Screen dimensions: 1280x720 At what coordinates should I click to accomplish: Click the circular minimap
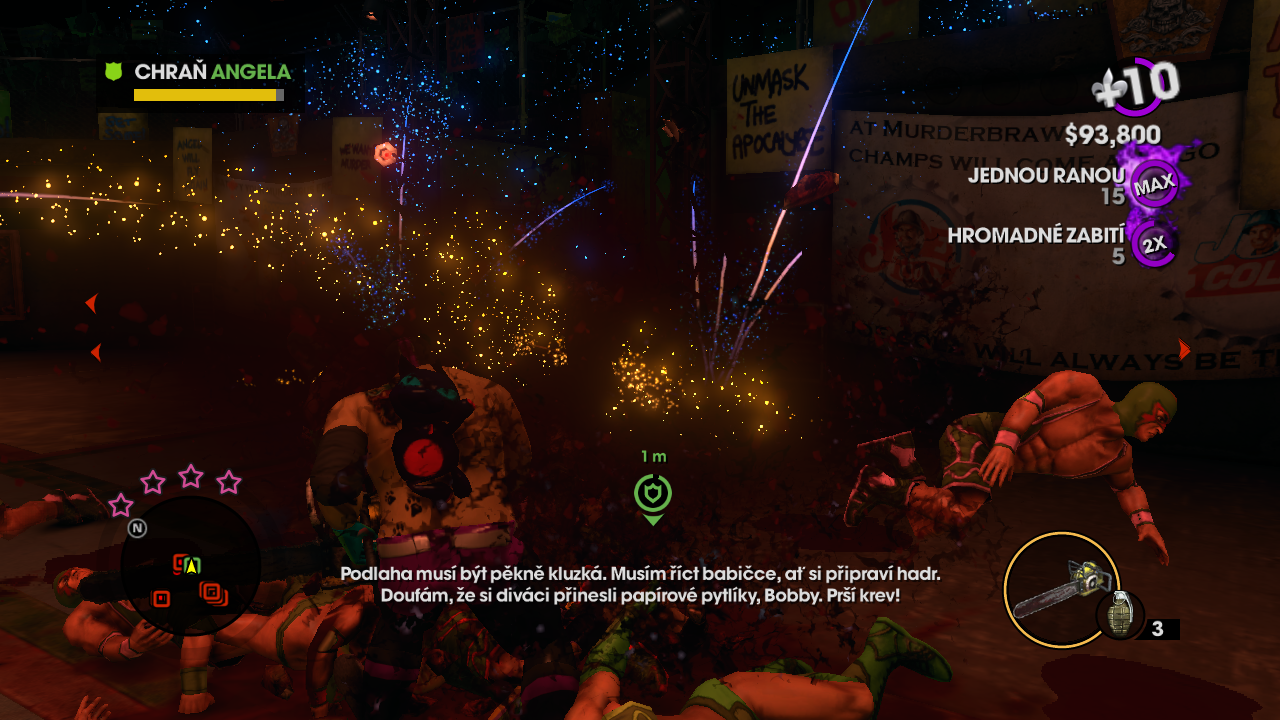tap(190, 566)
